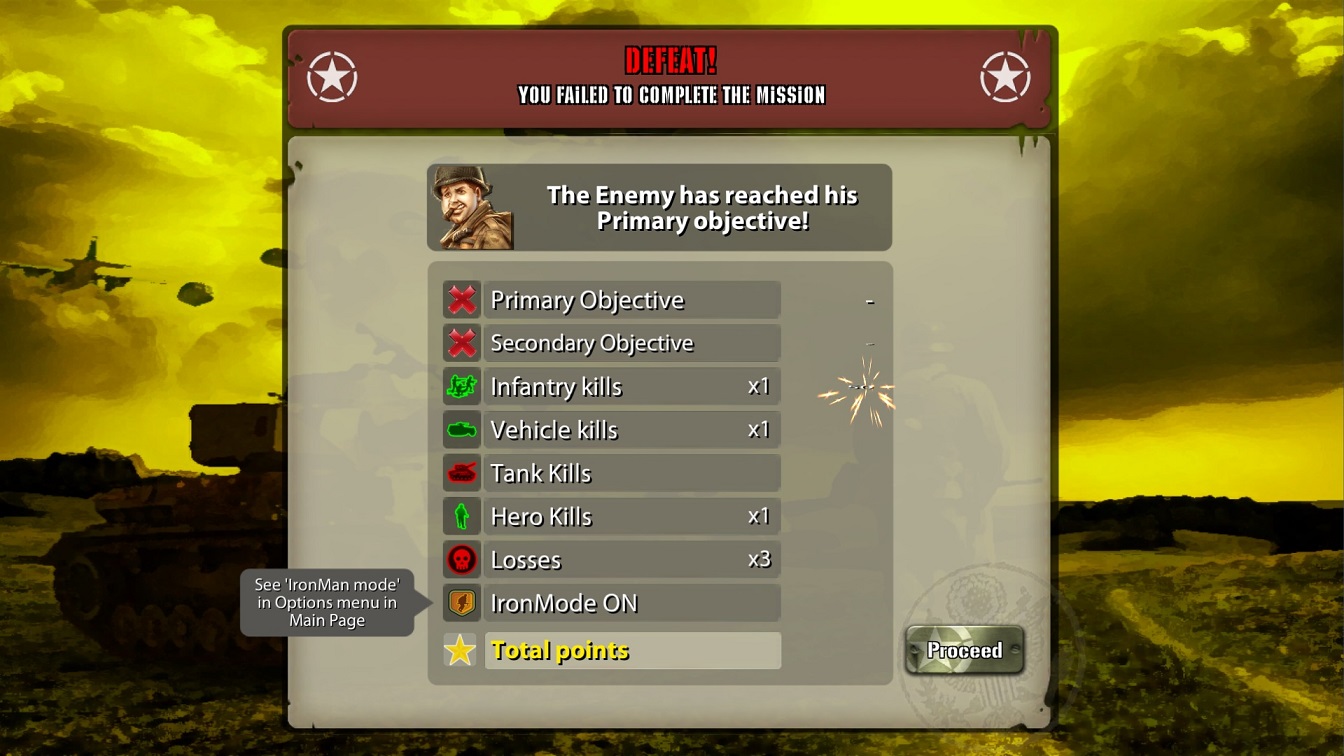The image size is (1344, 756).
Task: Click the red X icon beside Secondary Objective
Action: (462, 343)
